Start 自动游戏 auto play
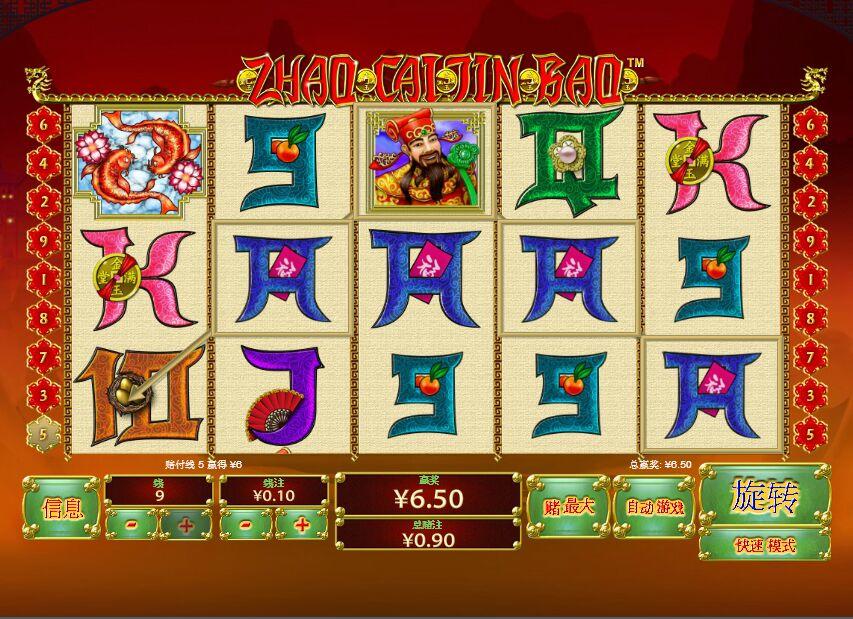 pos(654,506)
